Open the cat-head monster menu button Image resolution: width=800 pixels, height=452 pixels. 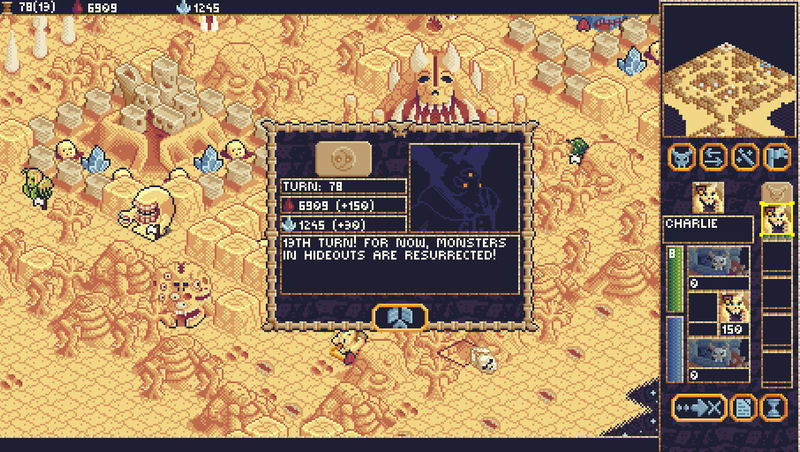tap(681, 157)
